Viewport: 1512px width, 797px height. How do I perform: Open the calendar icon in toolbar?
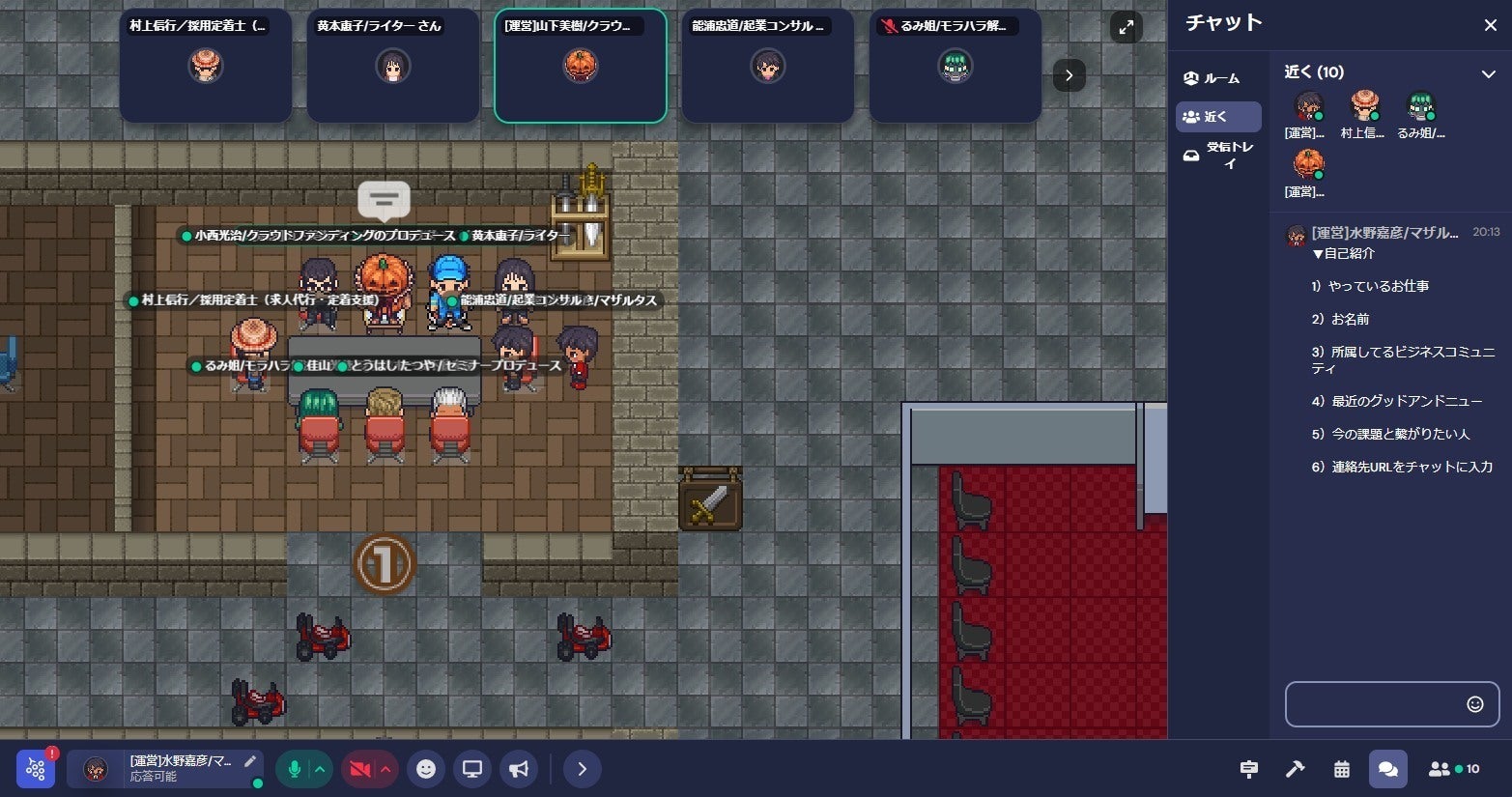[x=1341, y=769]
